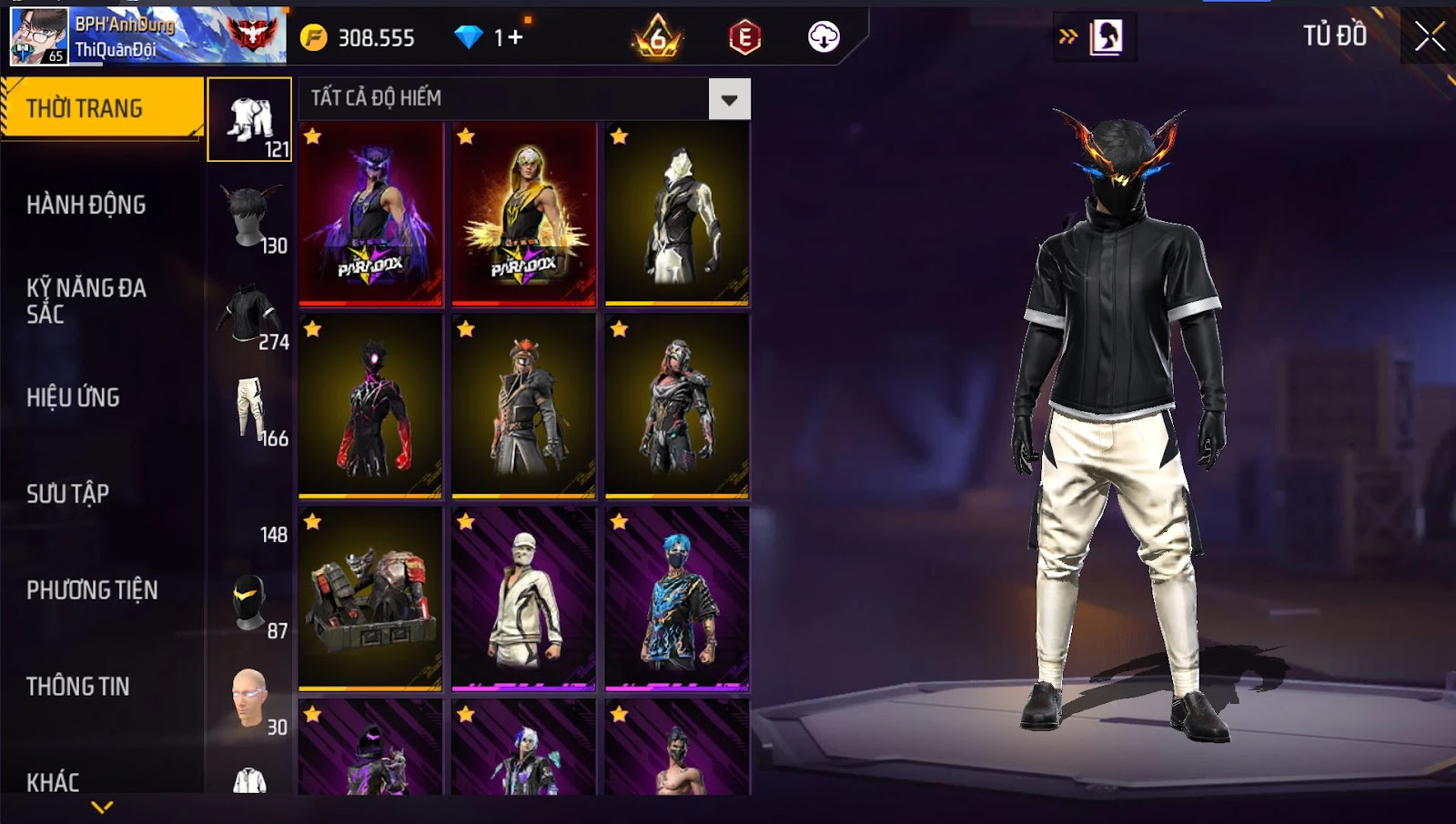Image resolution: width=1456 pixels, height=824 pixels.
Task: Select the blue-haired masked outfit bundle
Action: click(x=677, y=600)
